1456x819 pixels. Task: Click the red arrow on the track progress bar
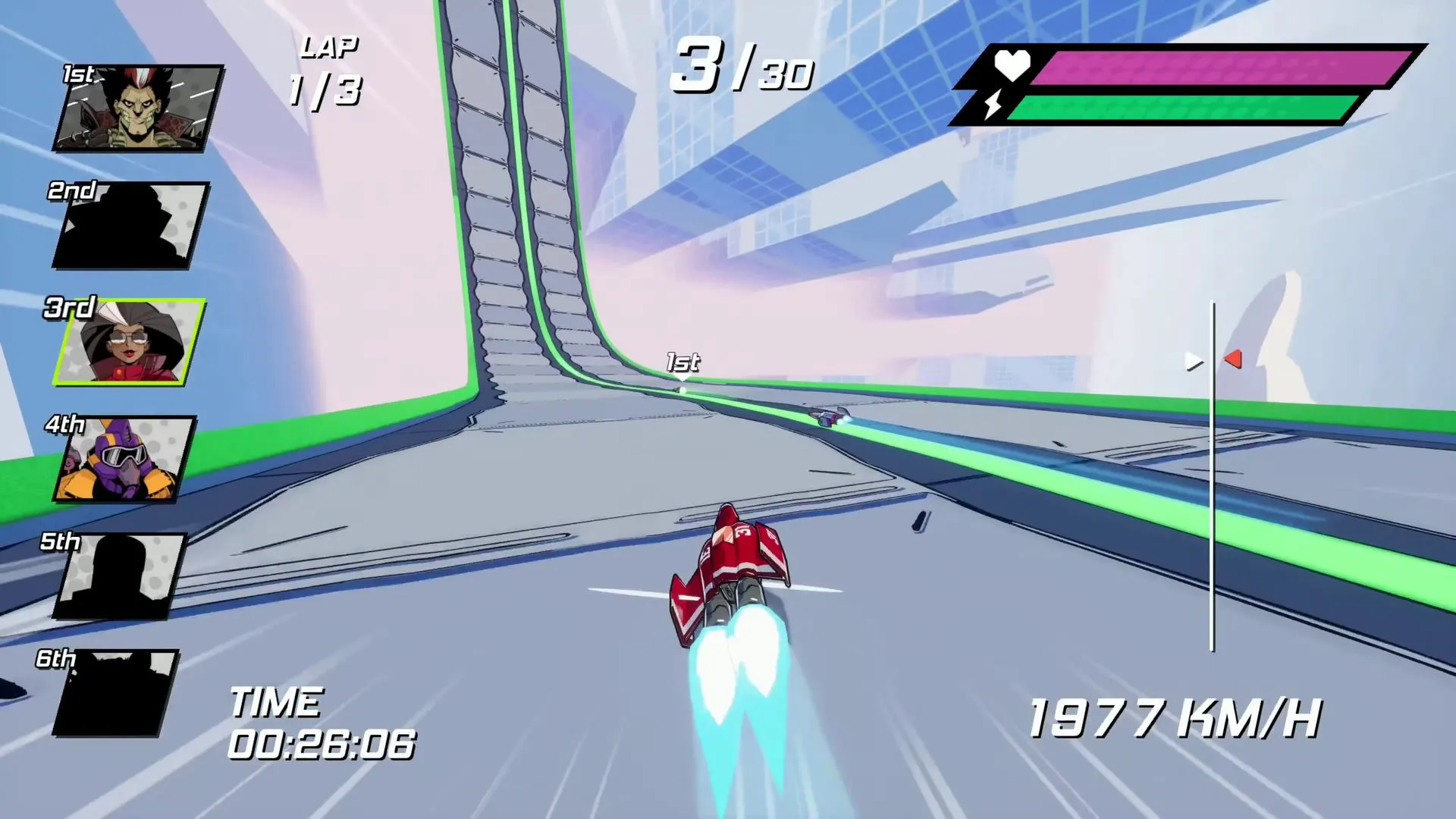click(x=1233, y=359)
